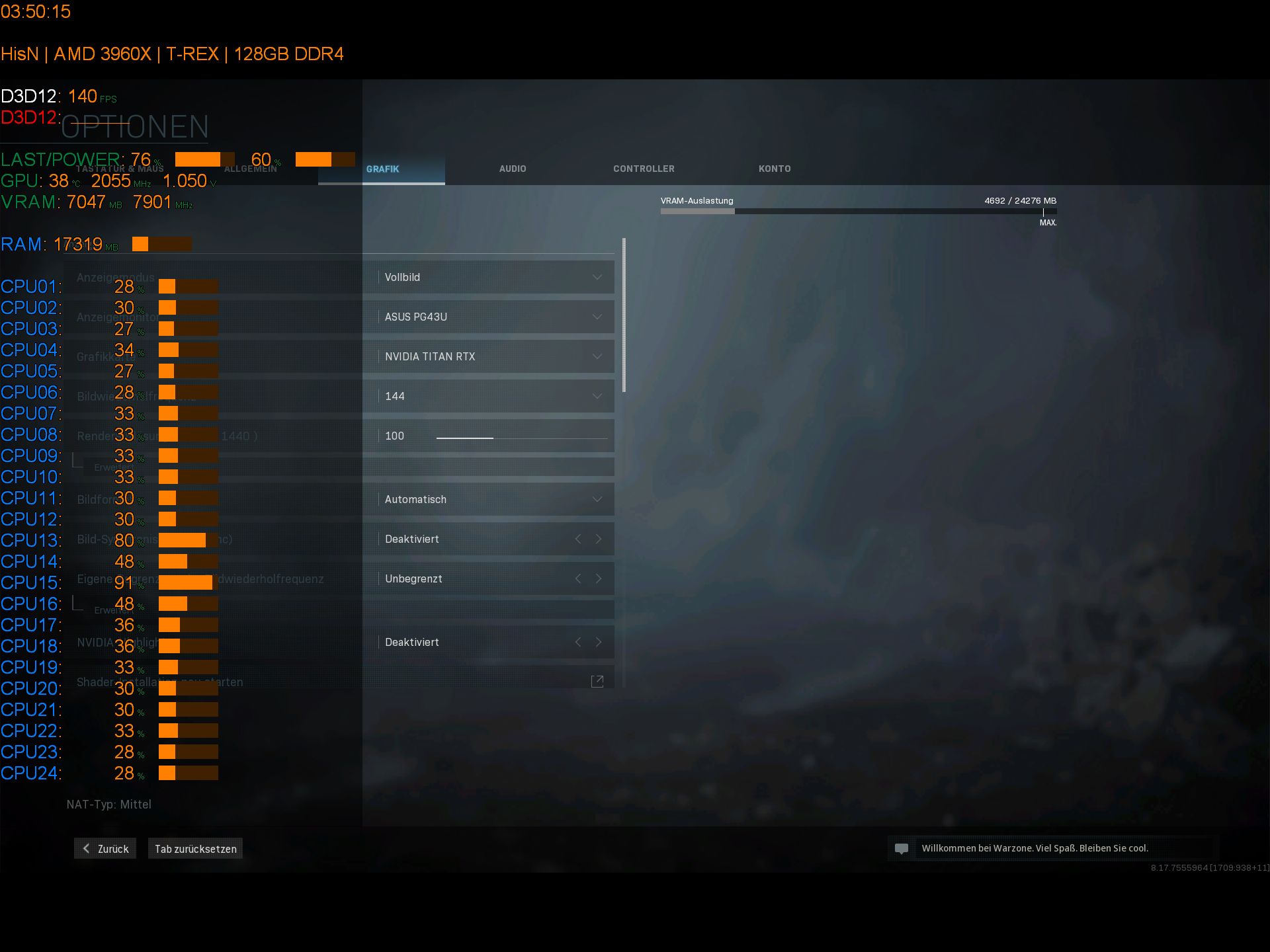Click the external-link icon below NVIDIA Highlights
This screenshot has width=1270, height=952.
(x=597, y=680)
